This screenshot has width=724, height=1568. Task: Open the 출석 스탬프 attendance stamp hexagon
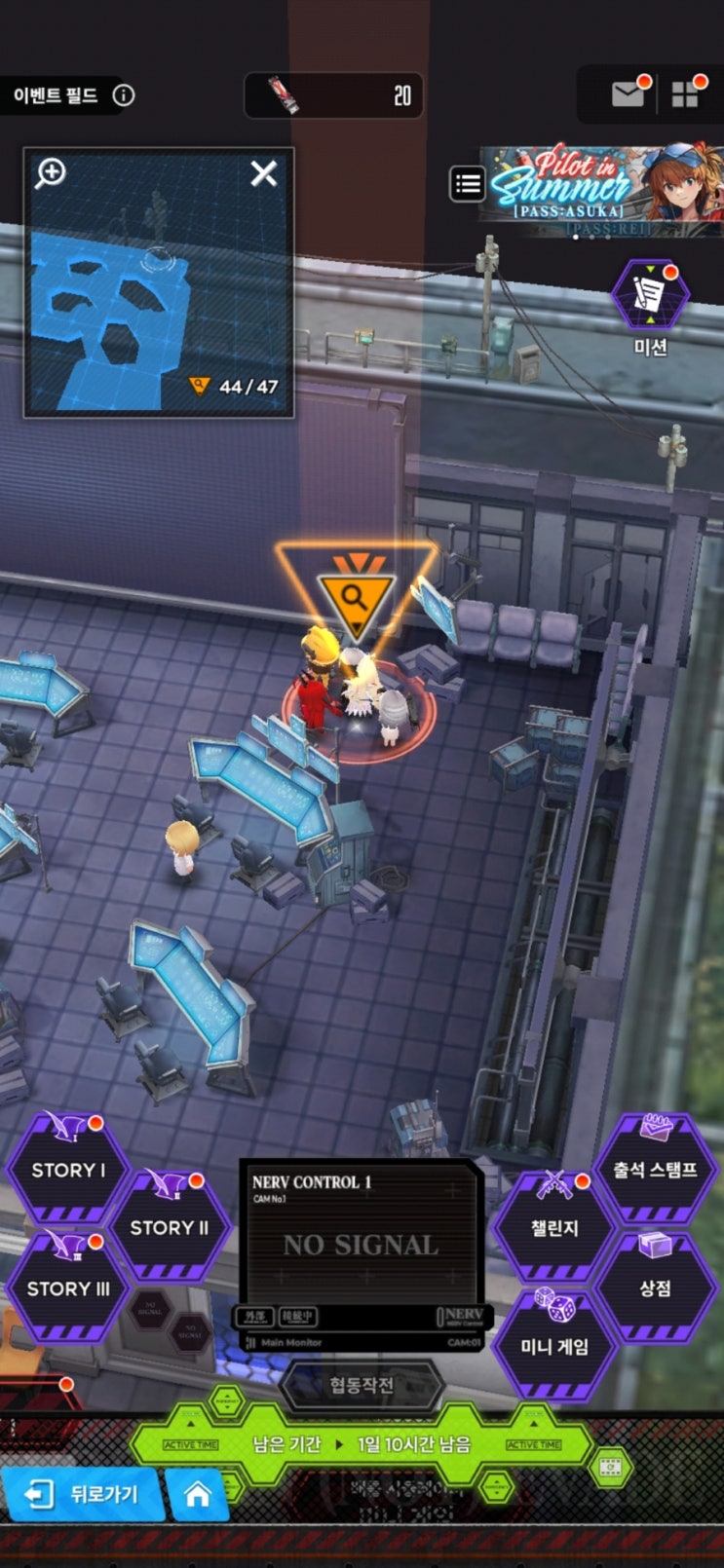[655, 1170]
